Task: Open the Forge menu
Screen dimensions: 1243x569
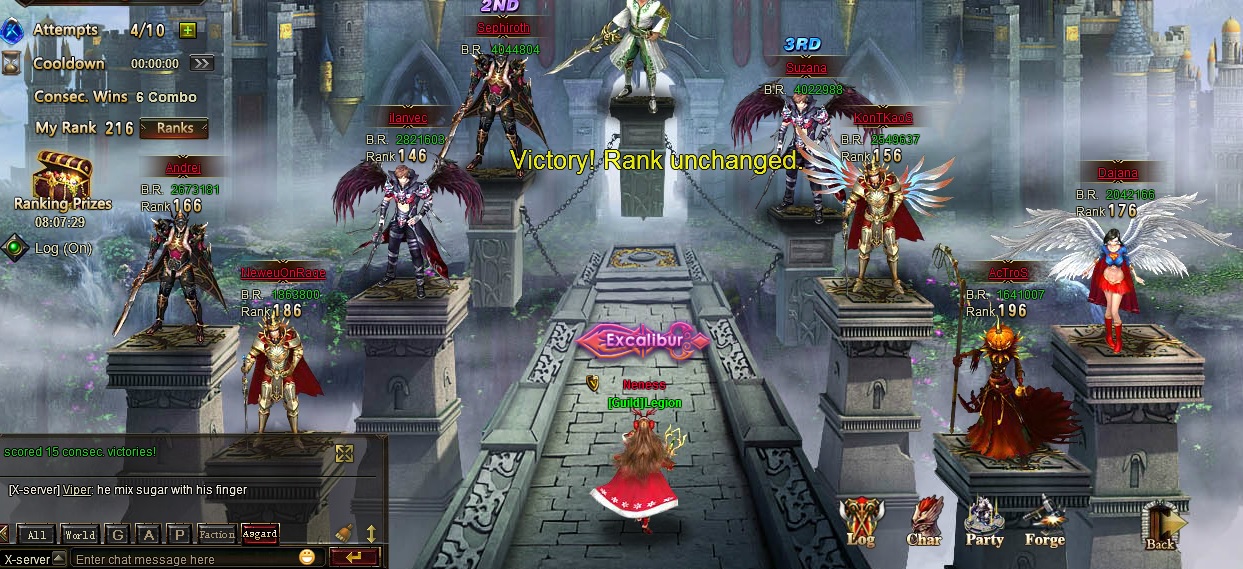Action: 1044,520
